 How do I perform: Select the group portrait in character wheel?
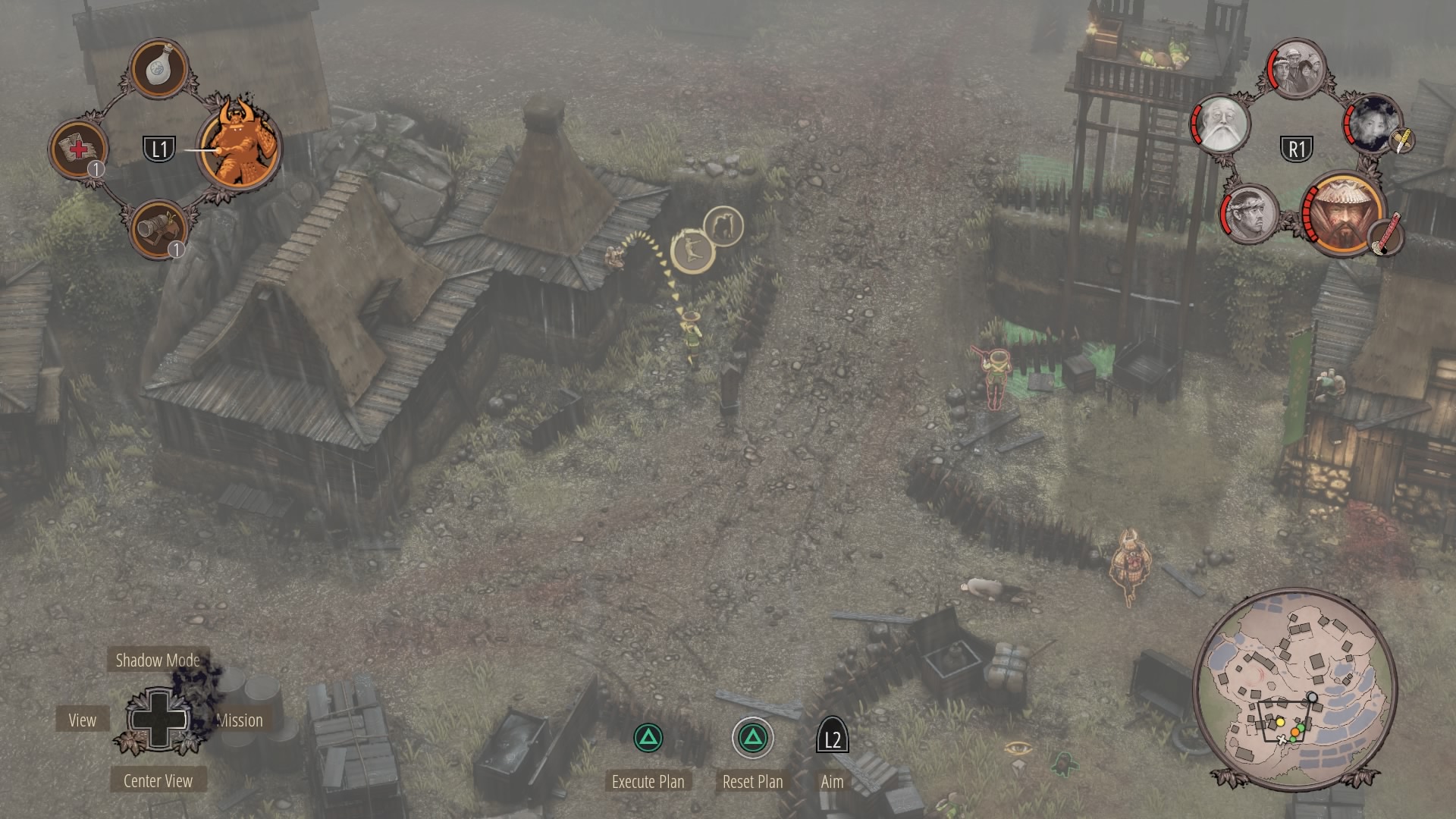(1297, 69)
